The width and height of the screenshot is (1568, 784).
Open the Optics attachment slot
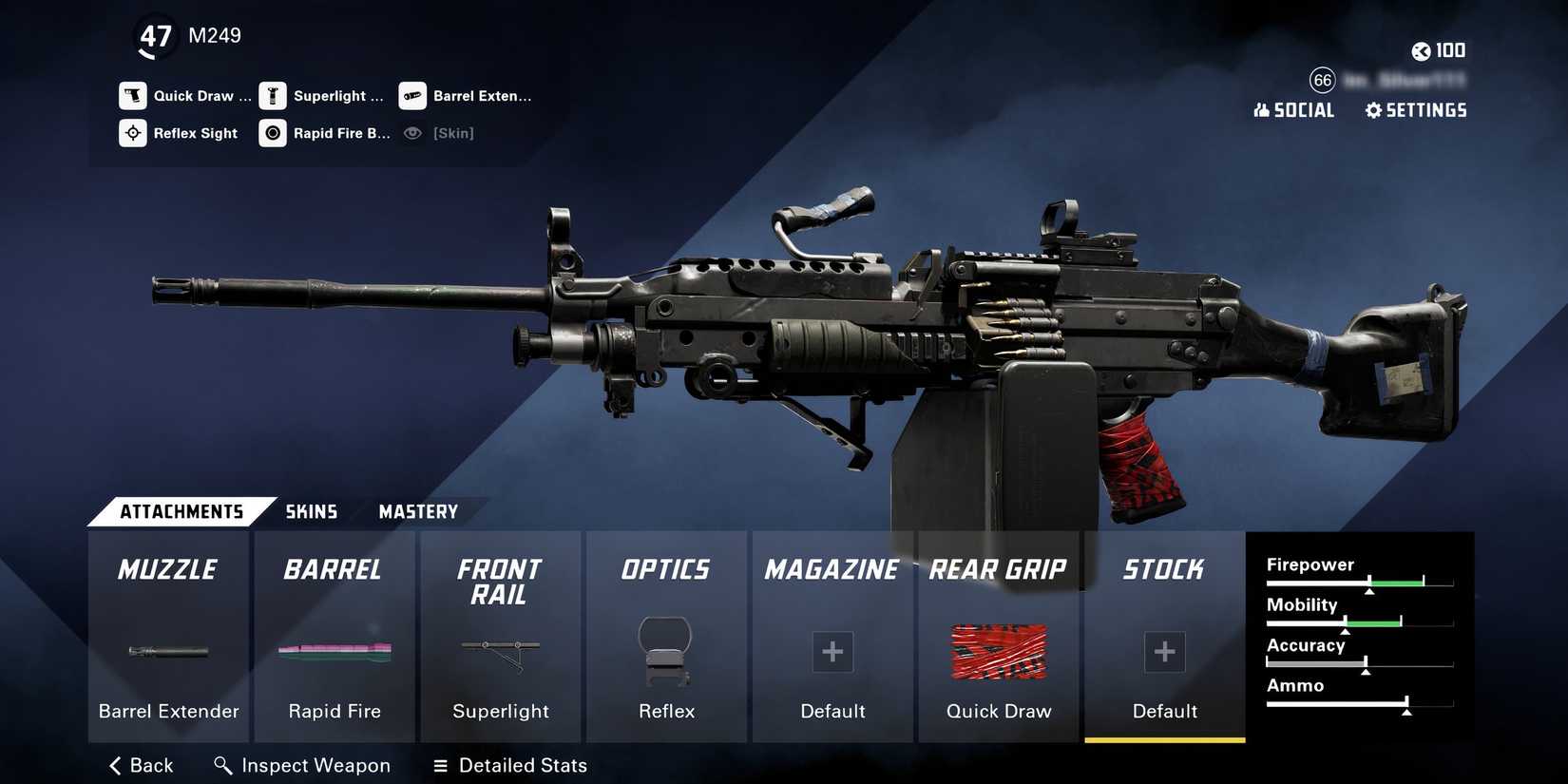[x=665, y=637]
